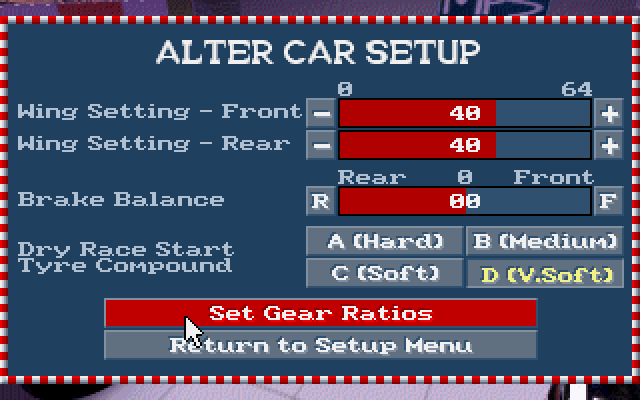Choose the A (Hard) tyre compound

tap(384, 241)
